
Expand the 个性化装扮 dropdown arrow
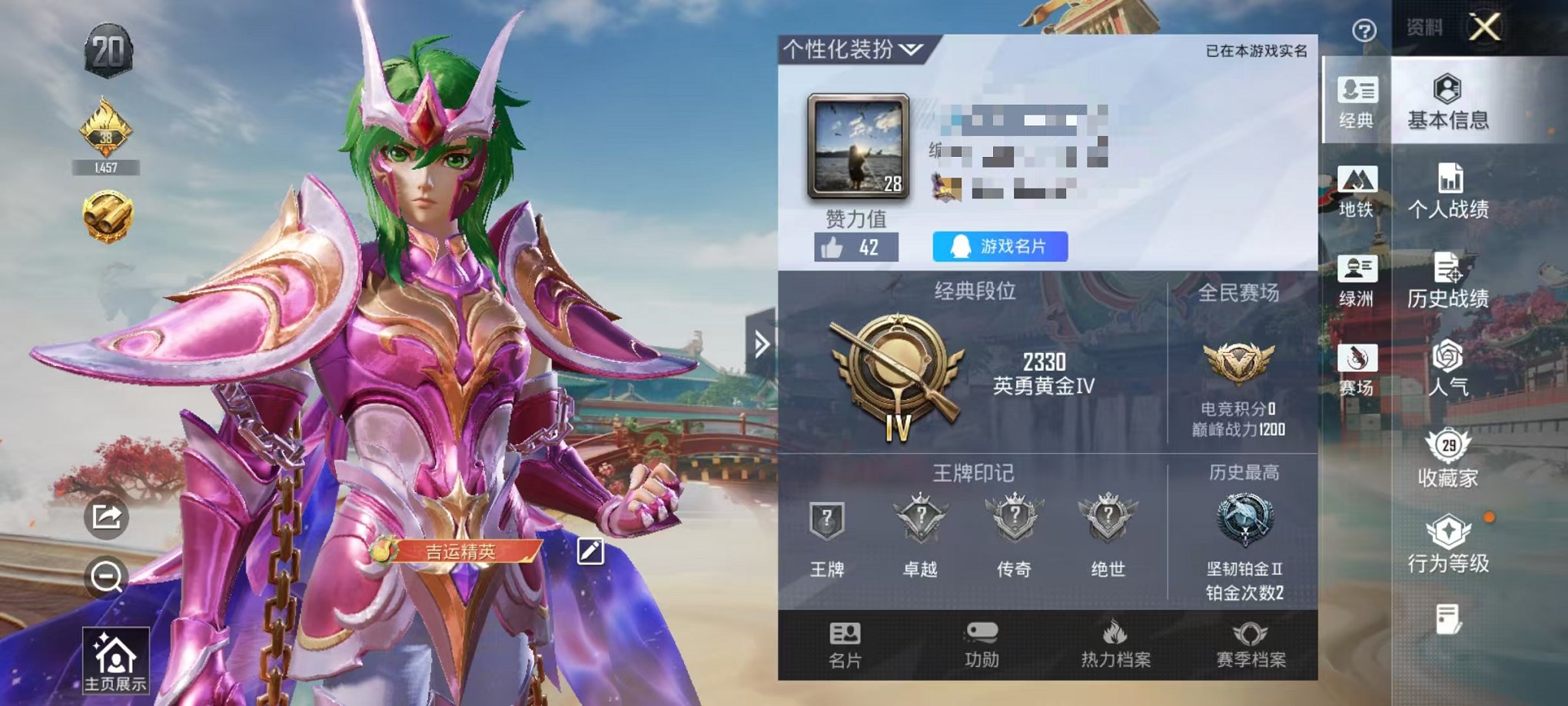909,48
